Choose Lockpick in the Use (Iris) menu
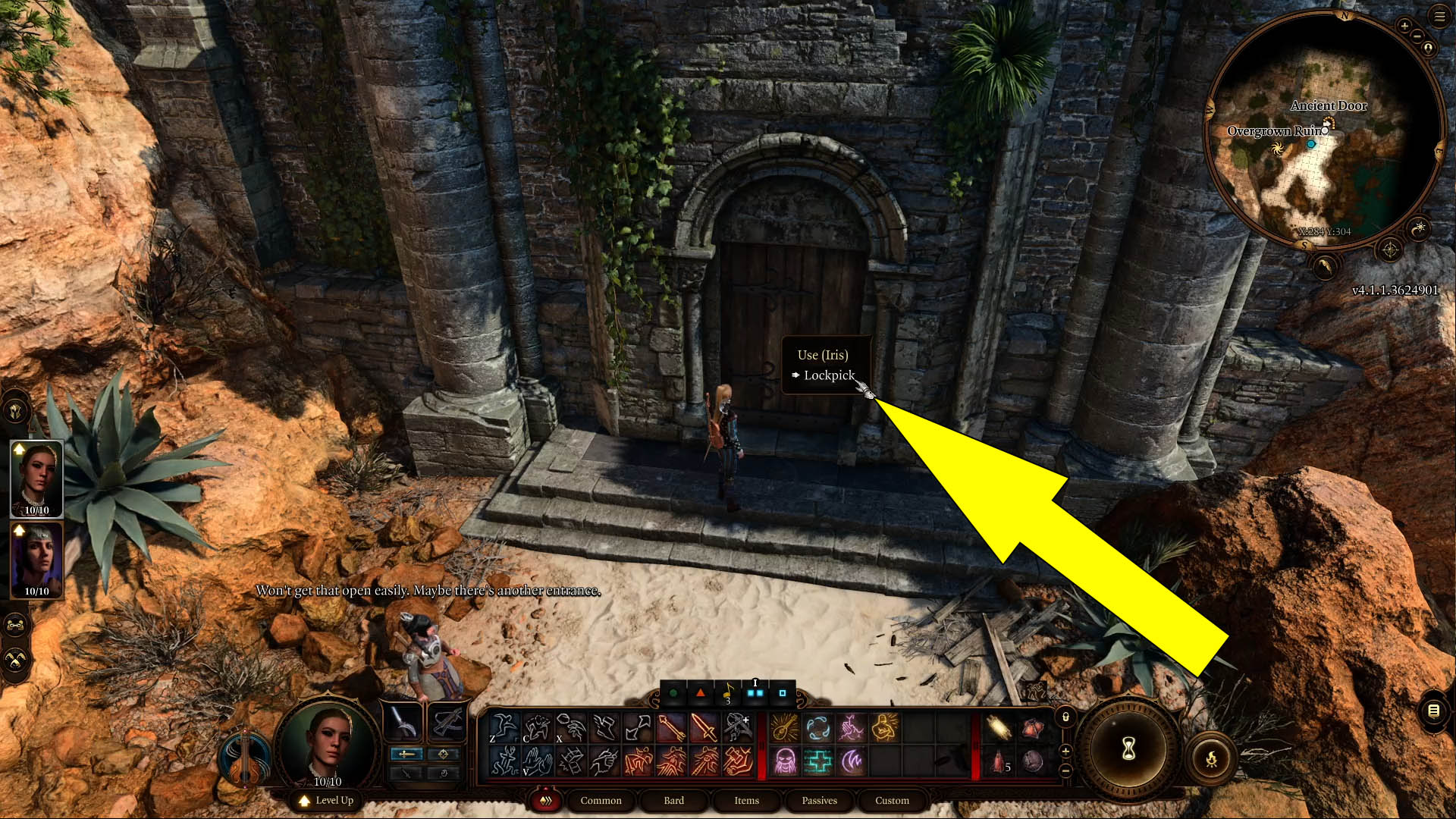The height and width of the screenshot is (819, 1456). 830,375
